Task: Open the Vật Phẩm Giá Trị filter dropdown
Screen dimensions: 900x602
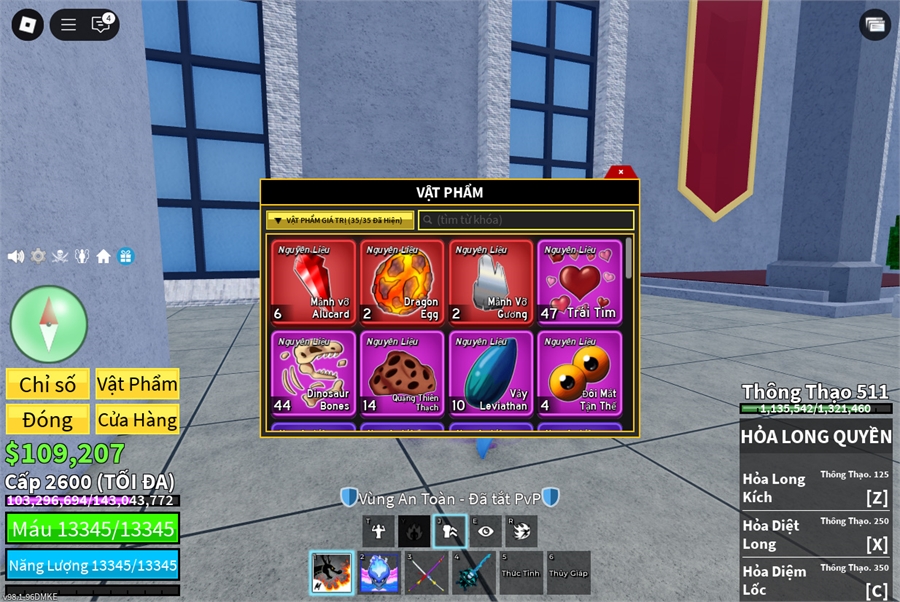Action: point(340,220)
